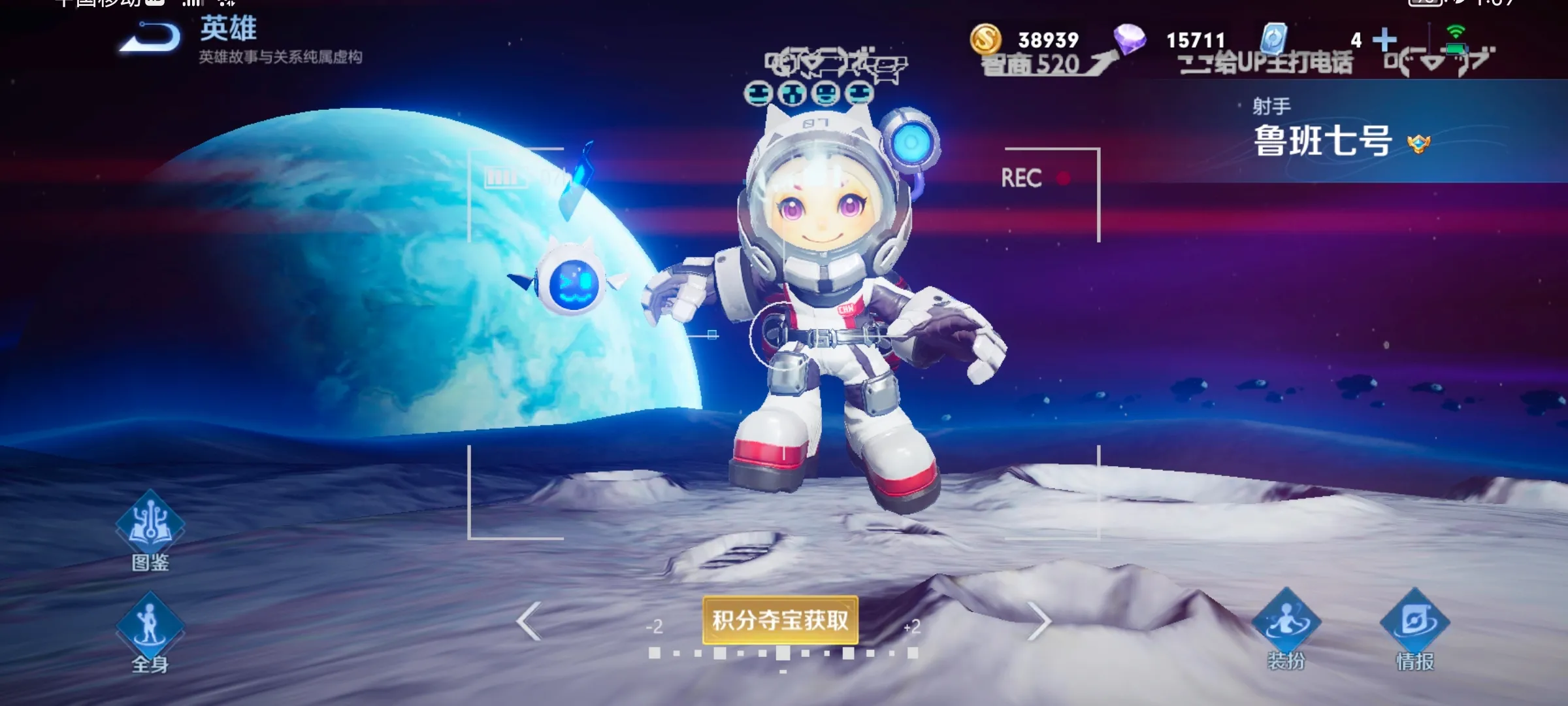
Task: Tap the purple diamond currency icon
Action: pyautogui.click(x=1130, y=39)
